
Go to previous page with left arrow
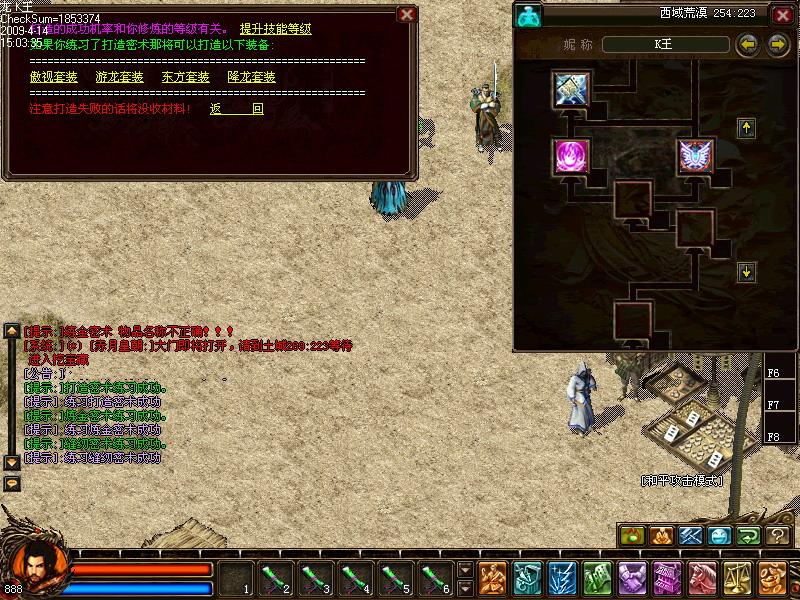point(746,45)
